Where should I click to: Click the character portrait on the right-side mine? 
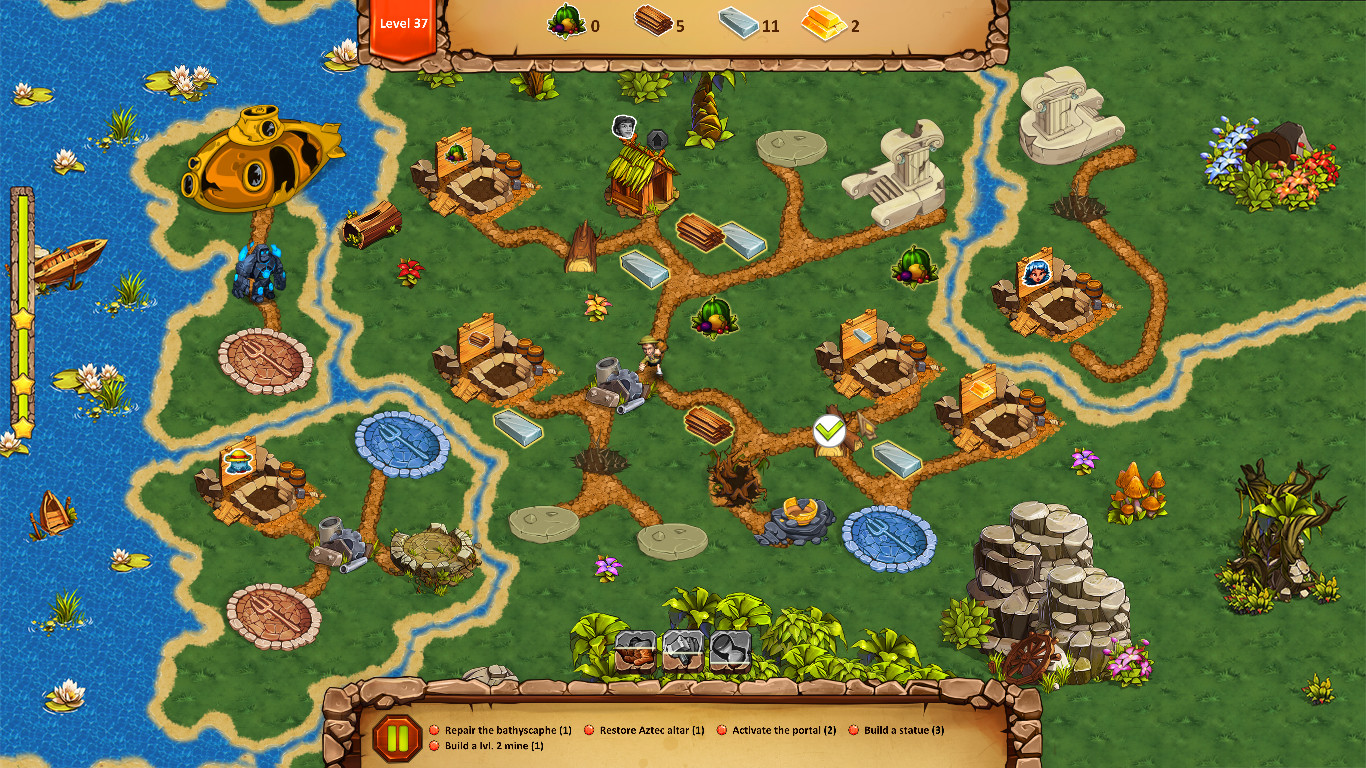pyautogui.click(x=1036, y=272)
